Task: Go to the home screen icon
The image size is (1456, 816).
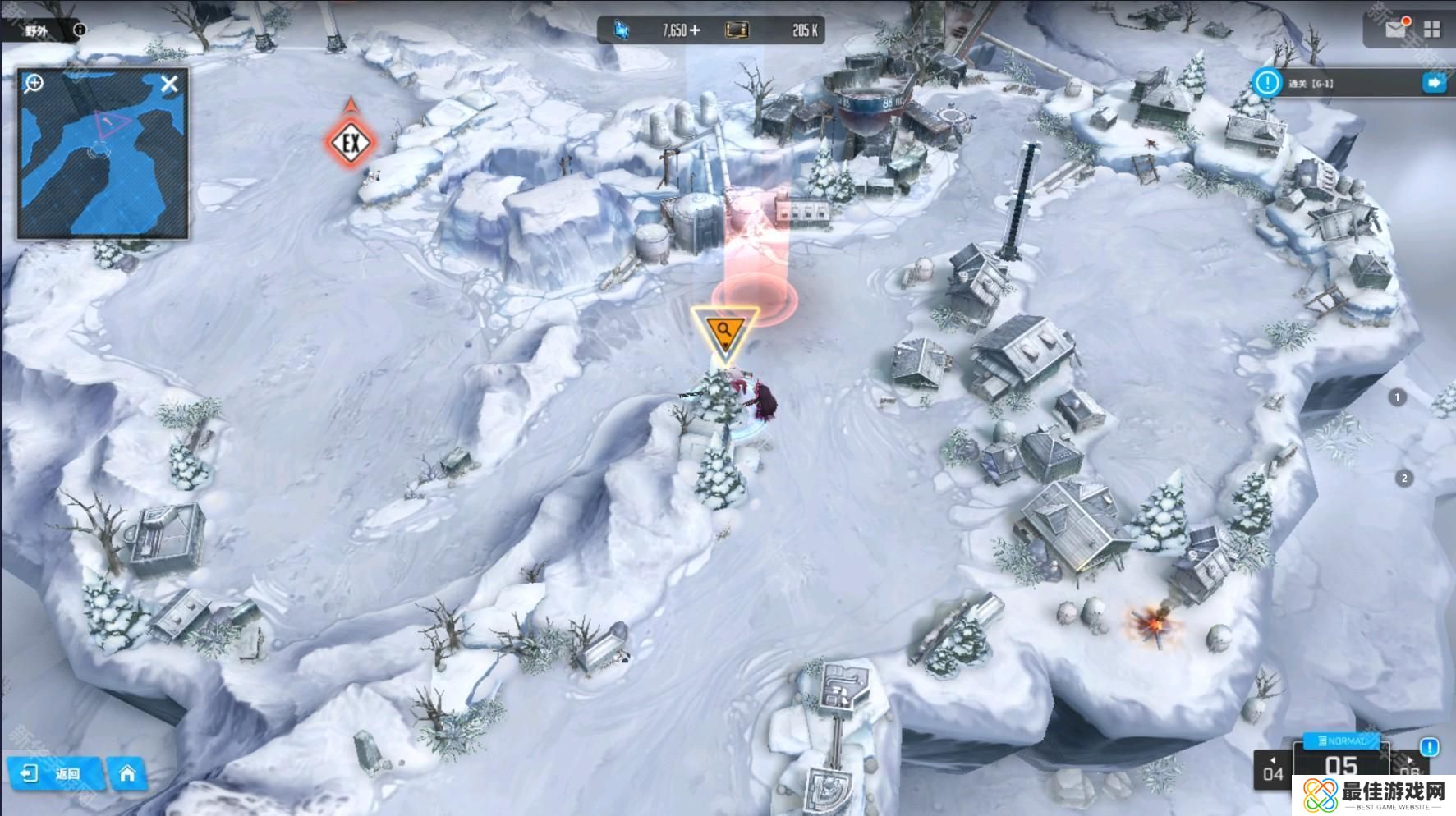Action: pos(127,773)
